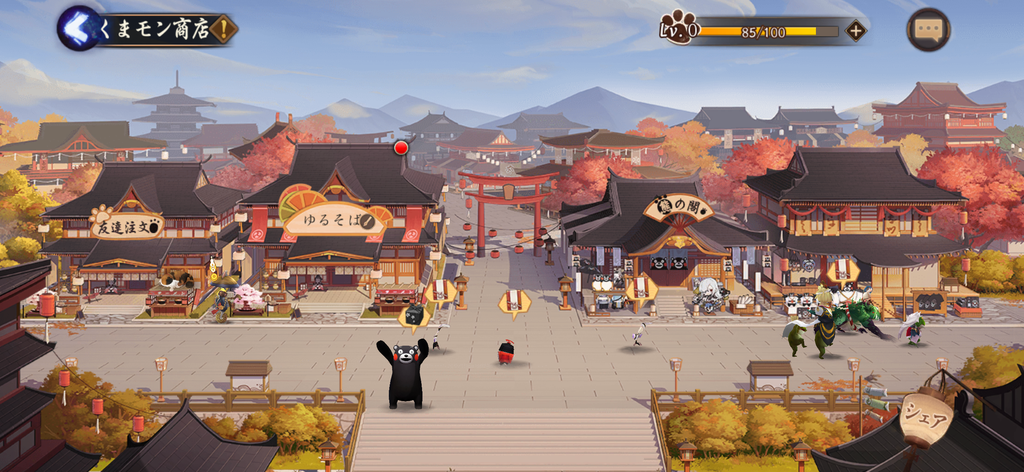Tap the plus button beside the level bar
1024x472 pixels.
pos(855,30)
